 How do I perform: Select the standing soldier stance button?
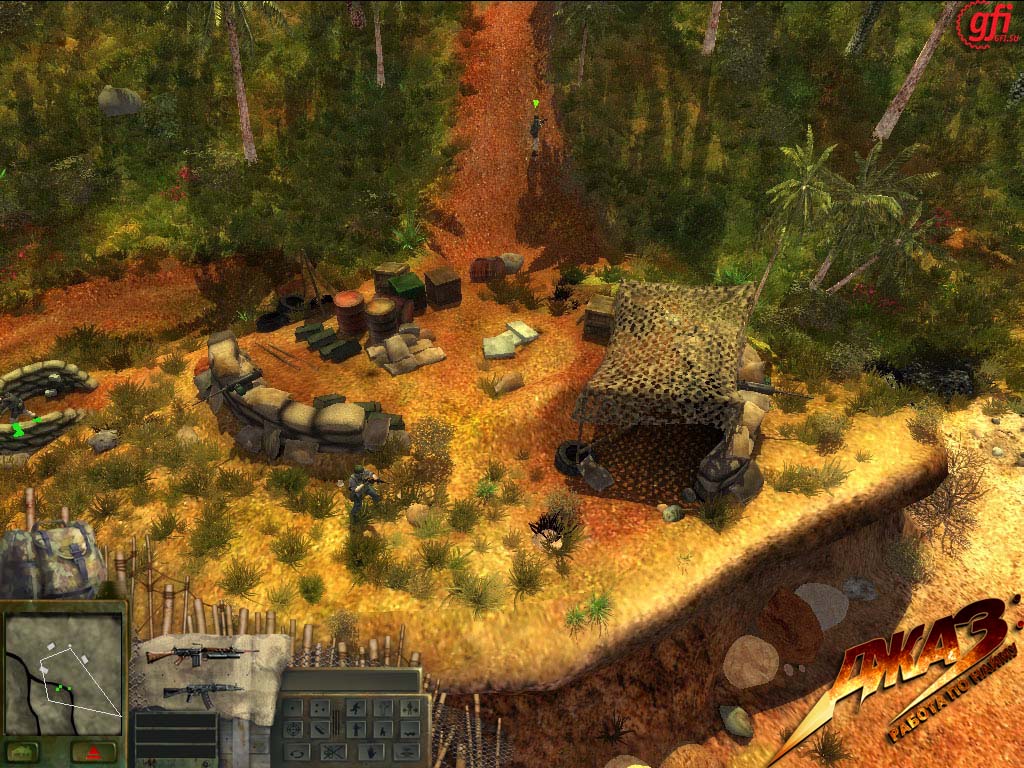pos(356,730)
